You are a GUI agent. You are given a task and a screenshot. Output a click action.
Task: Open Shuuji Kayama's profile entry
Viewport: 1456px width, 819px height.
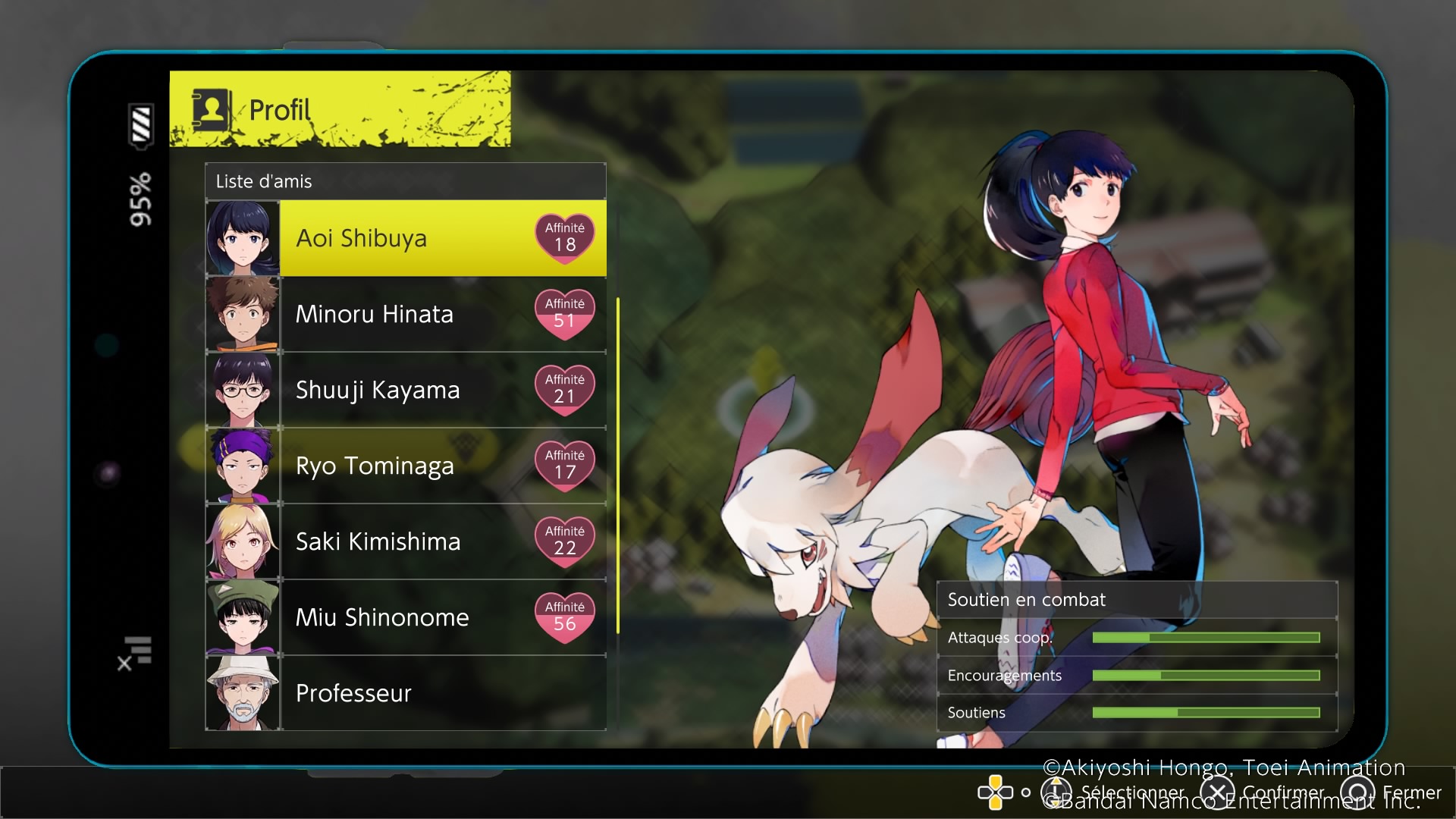[x=406, y=390]
